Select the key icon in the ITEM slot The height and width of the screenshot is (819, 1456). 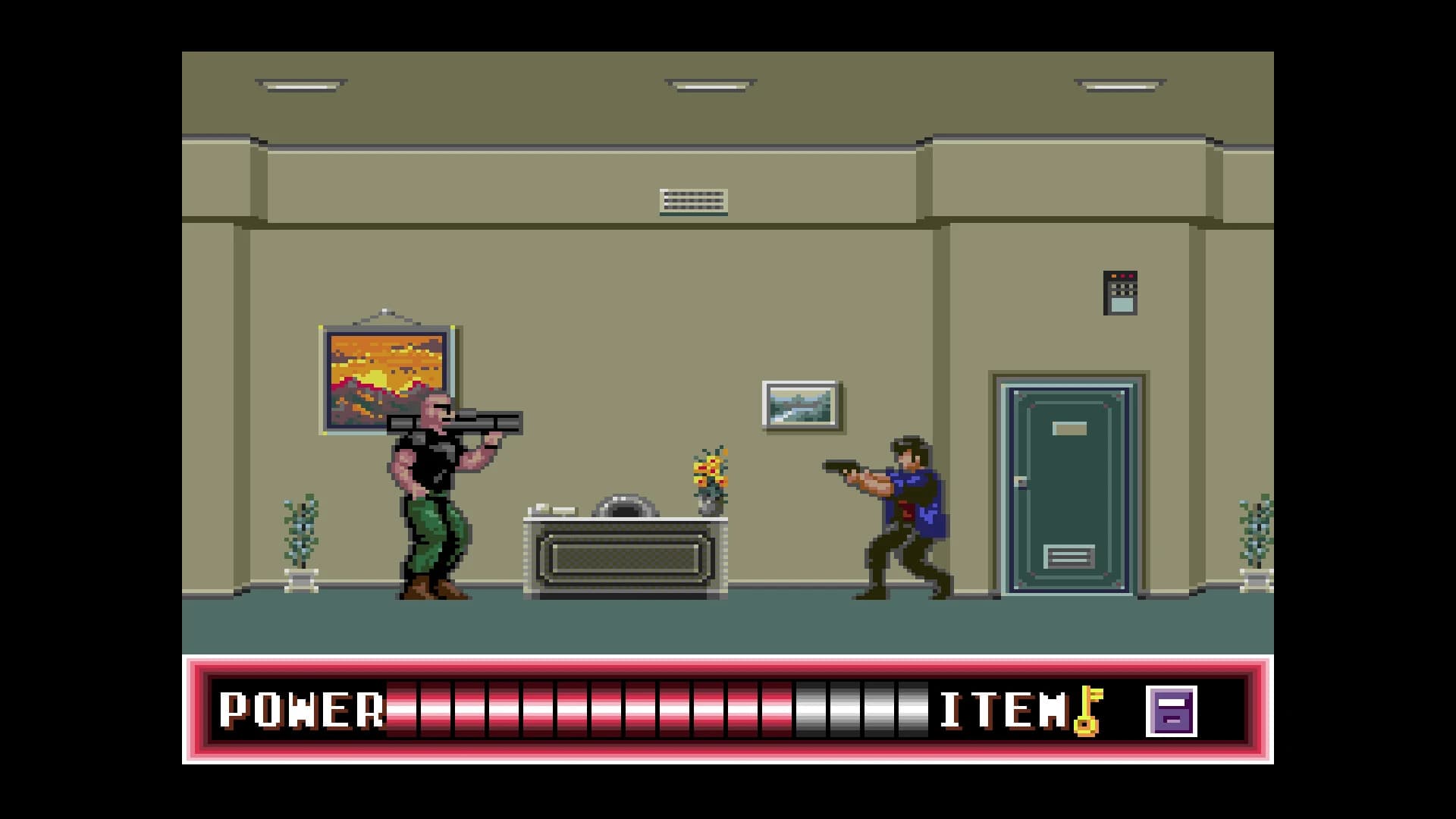(1090, 713)
